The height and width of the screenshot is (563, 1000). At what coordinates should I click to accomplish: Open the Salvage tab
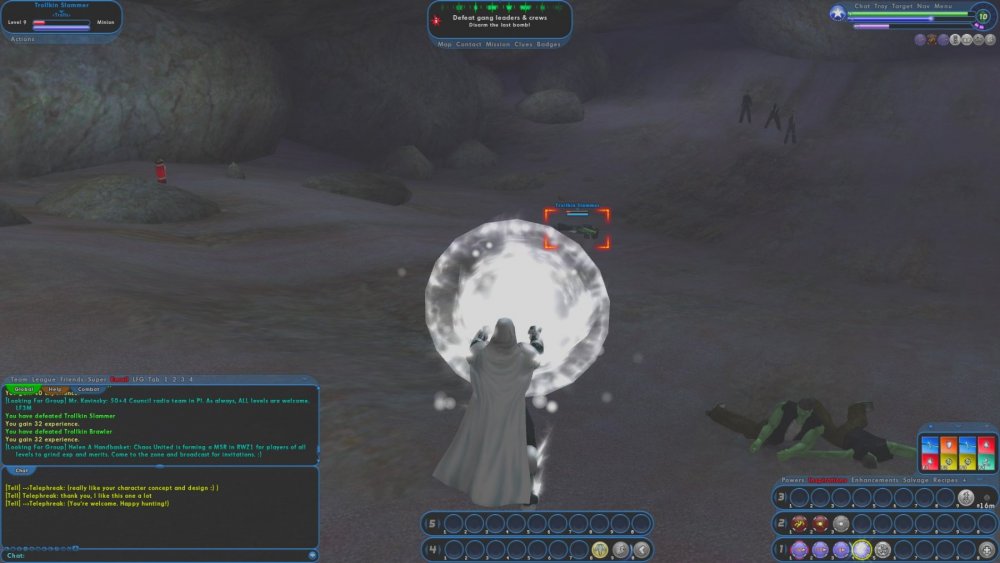[914, 480]
